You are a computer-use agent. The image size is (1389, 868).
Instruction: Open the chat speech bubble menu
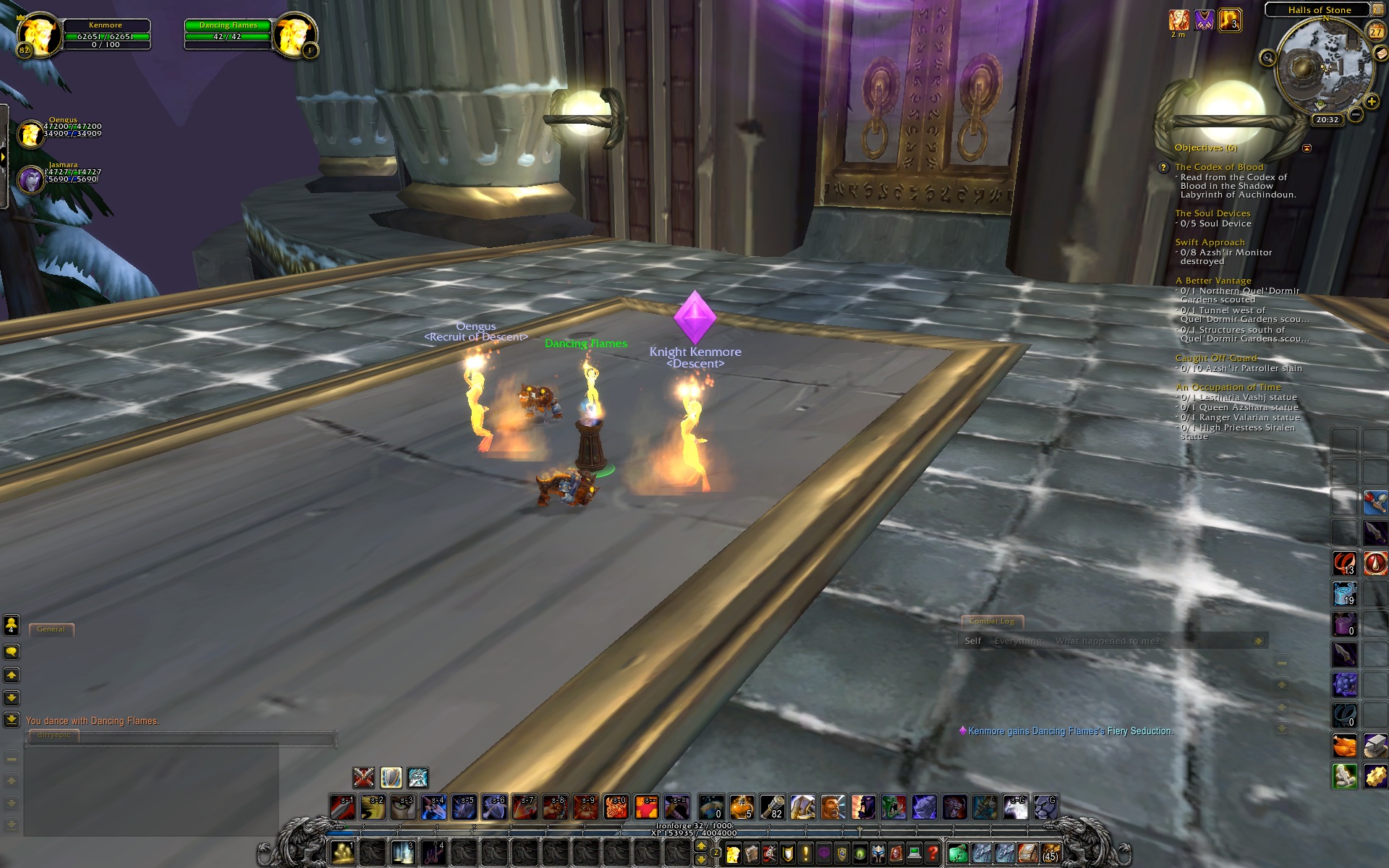pyautogui.click(x=12, y=652)
